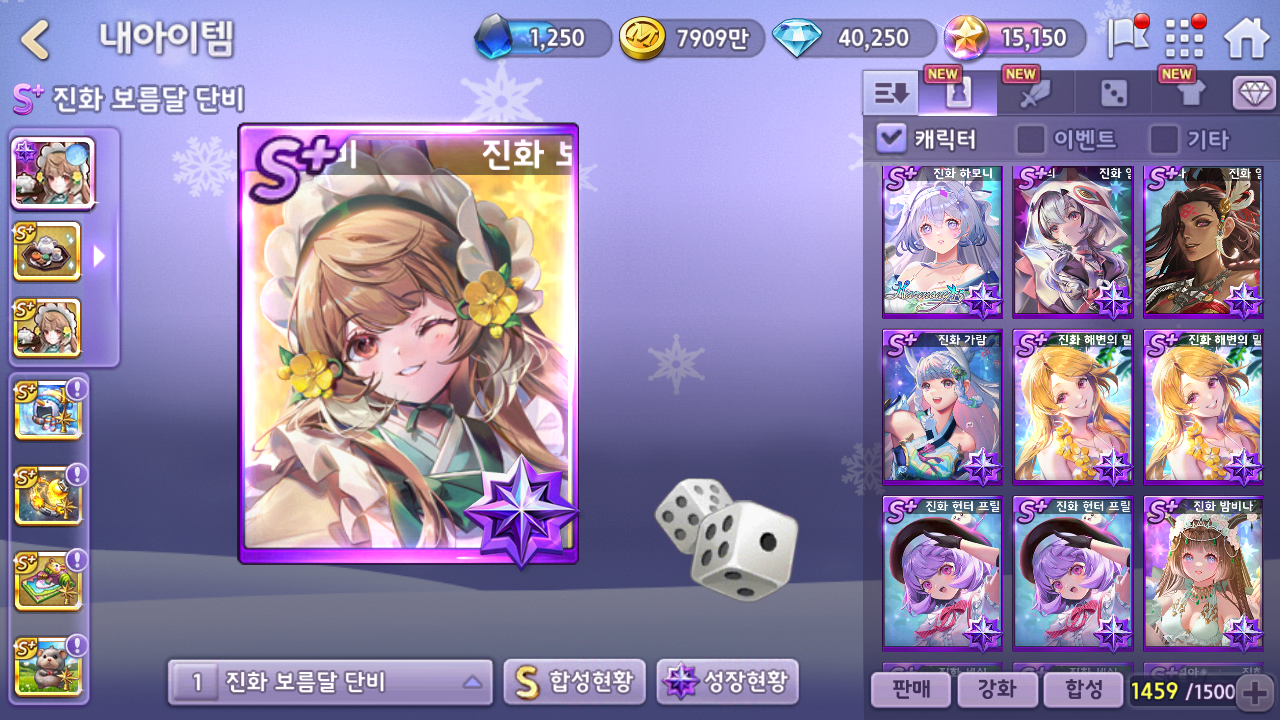Switch to the dice tab
Viewport: 1280px width, 720px height.
click(x=1113, y=94)
